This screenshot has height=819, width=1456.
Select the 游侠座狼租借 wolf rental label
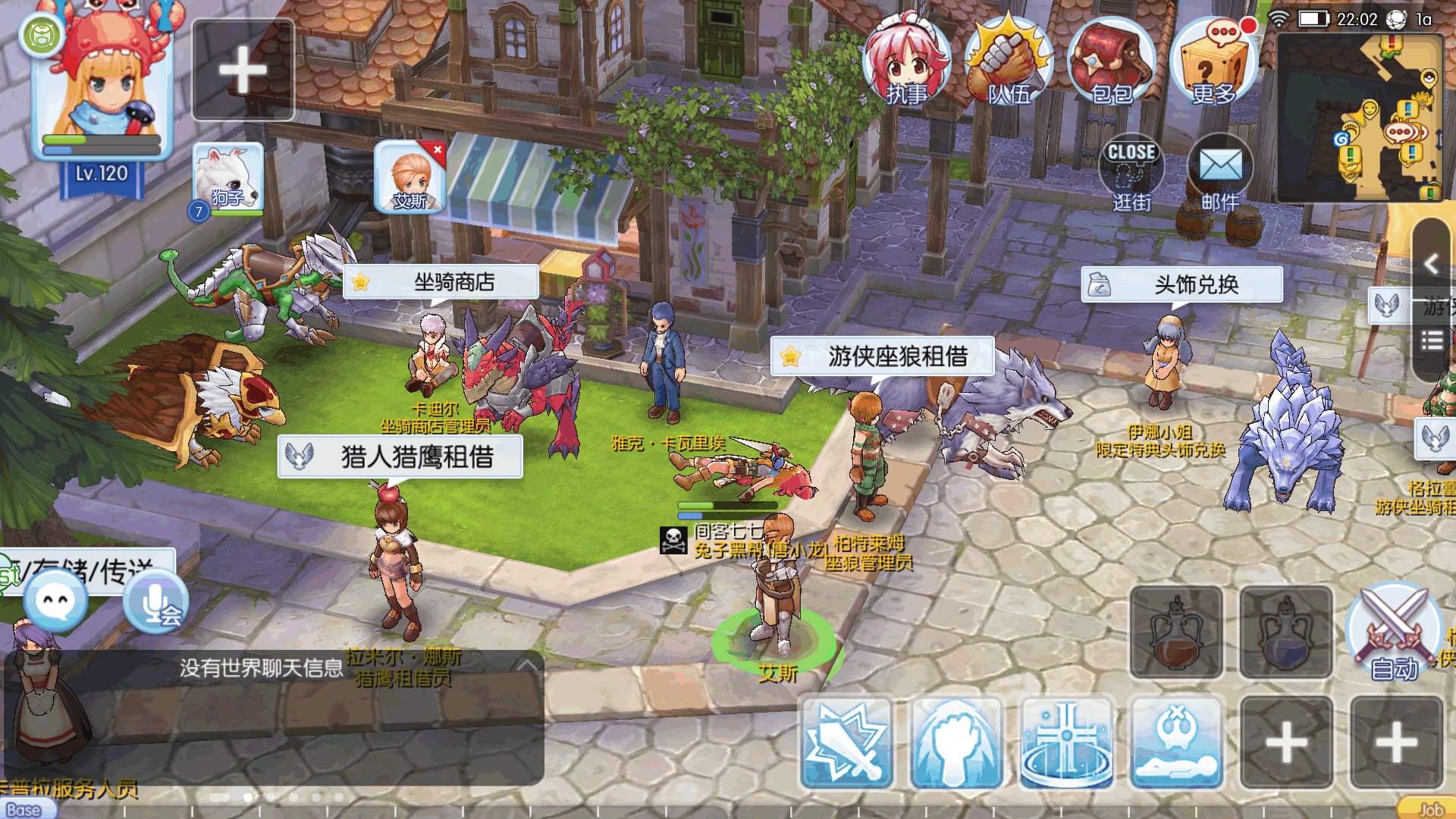pyautogui.click(x=882, y=356)
